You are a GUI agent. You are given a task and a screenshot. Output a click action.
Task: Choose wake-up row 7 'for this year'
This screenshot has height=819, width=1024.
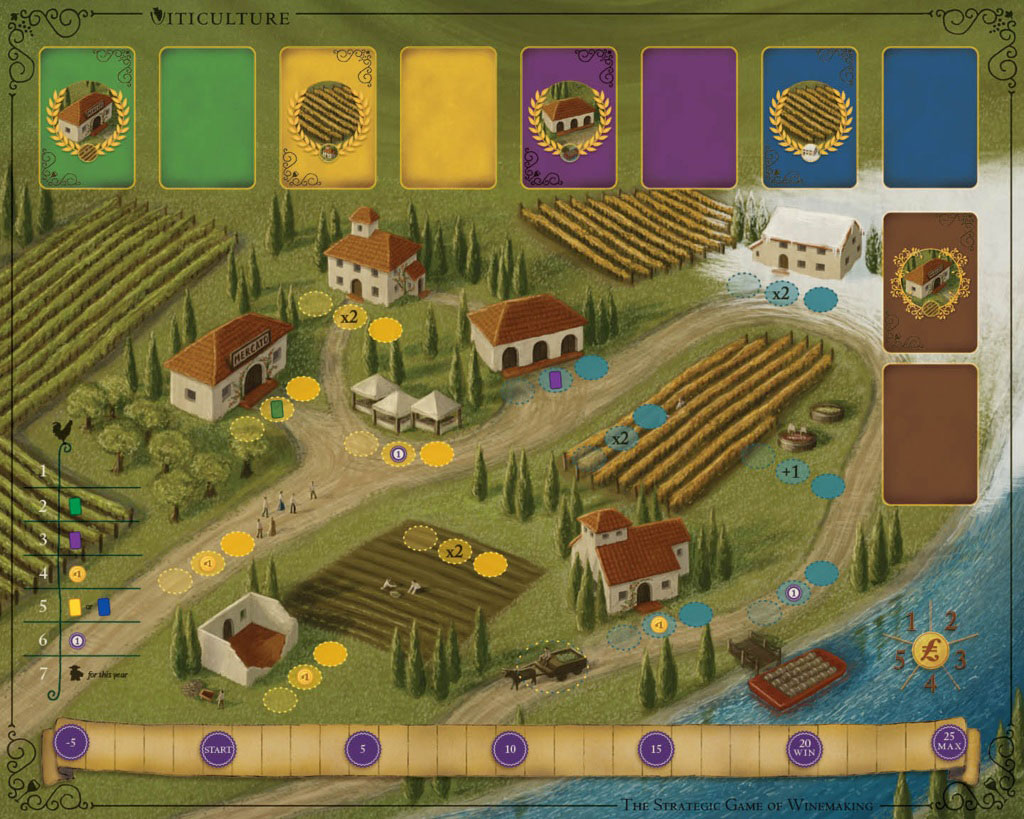click(x=90, y=673)
